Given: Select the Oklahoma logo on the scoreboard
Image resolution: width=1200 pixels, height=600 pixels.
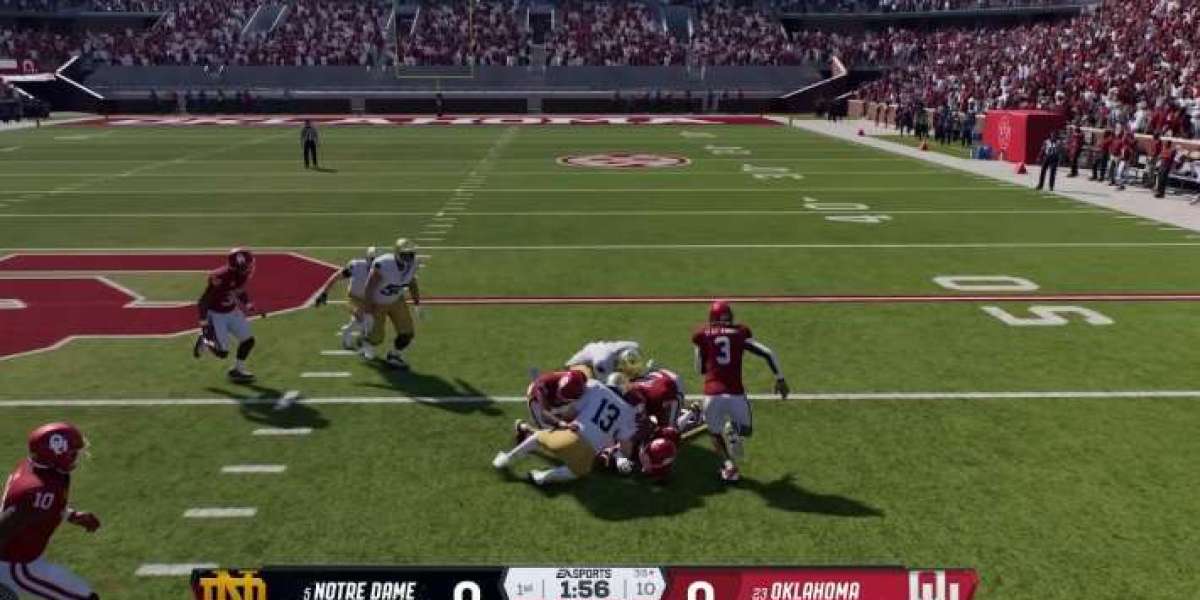Looking at the screenshot, I should (935, 586).
